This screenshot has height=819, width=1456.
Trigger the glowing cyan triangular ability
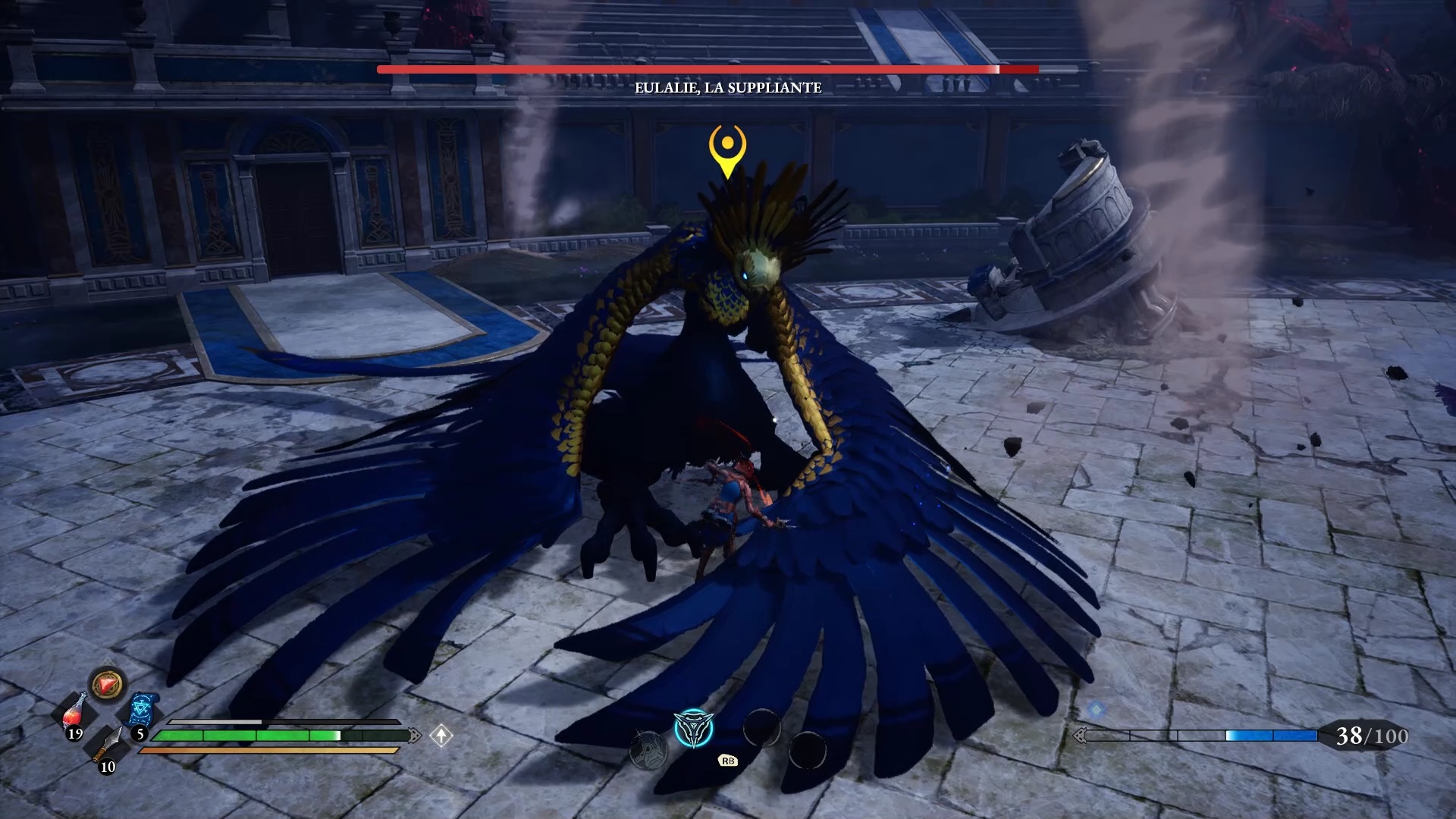tap(693, 729)
